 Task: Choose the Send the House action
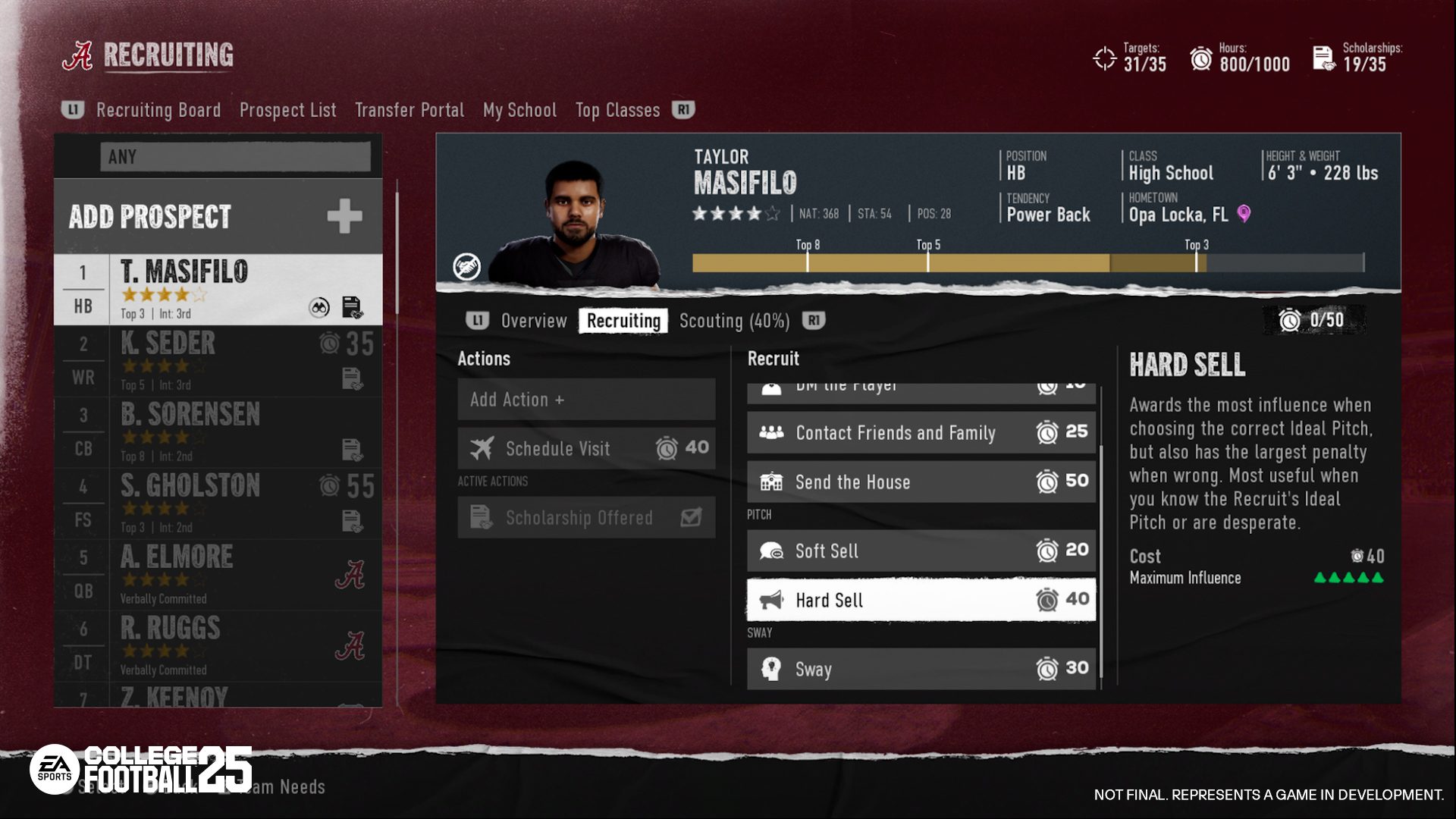click(x=921, y=482)
